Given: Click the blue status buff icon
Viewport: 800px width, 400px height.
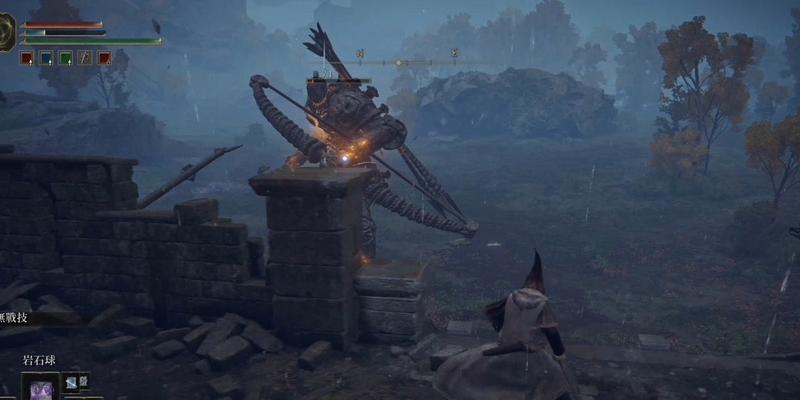Looking at the screenshot, I should click(45, 58).
